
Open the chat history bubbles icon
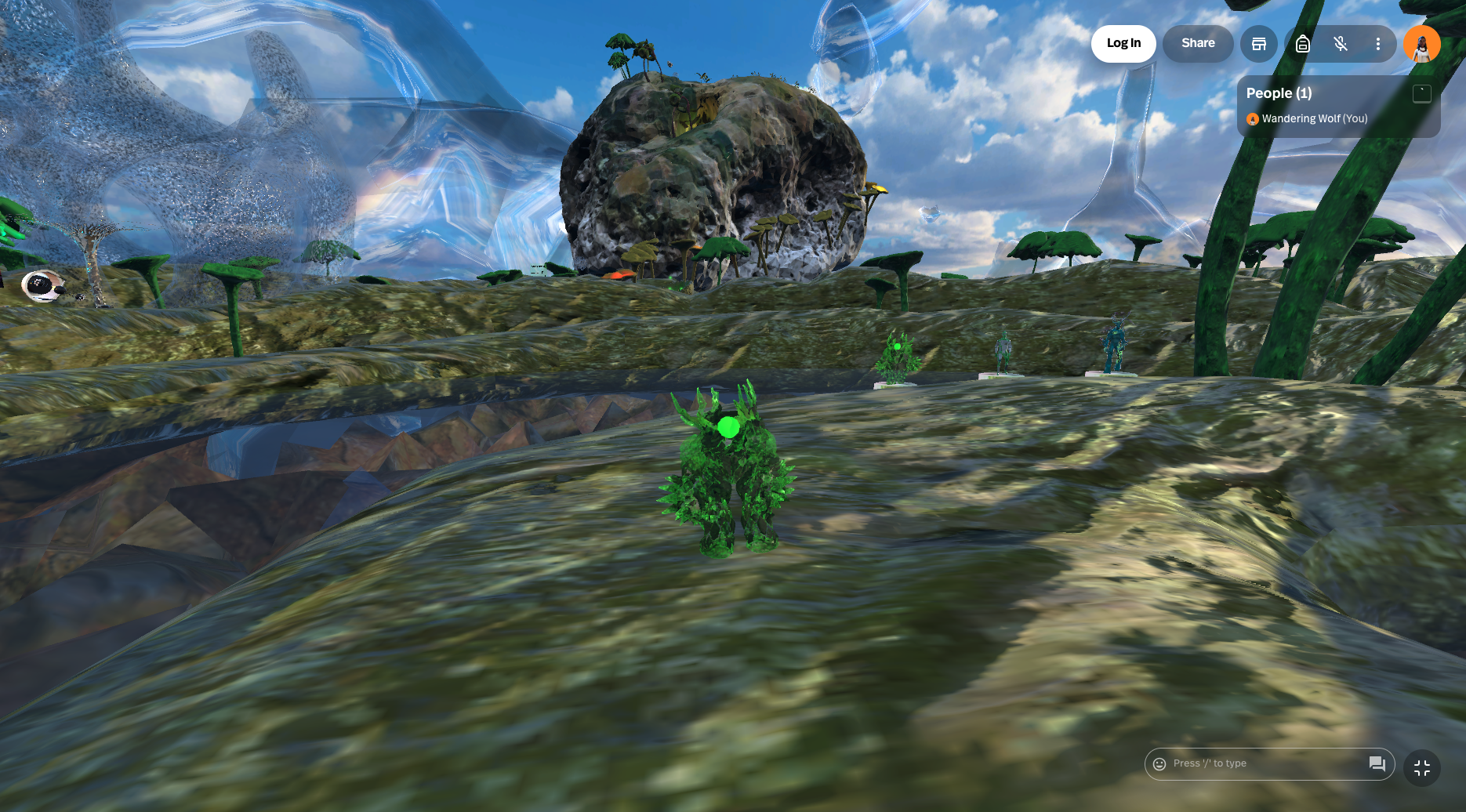pyautogui.click(x=1377, y=764)
